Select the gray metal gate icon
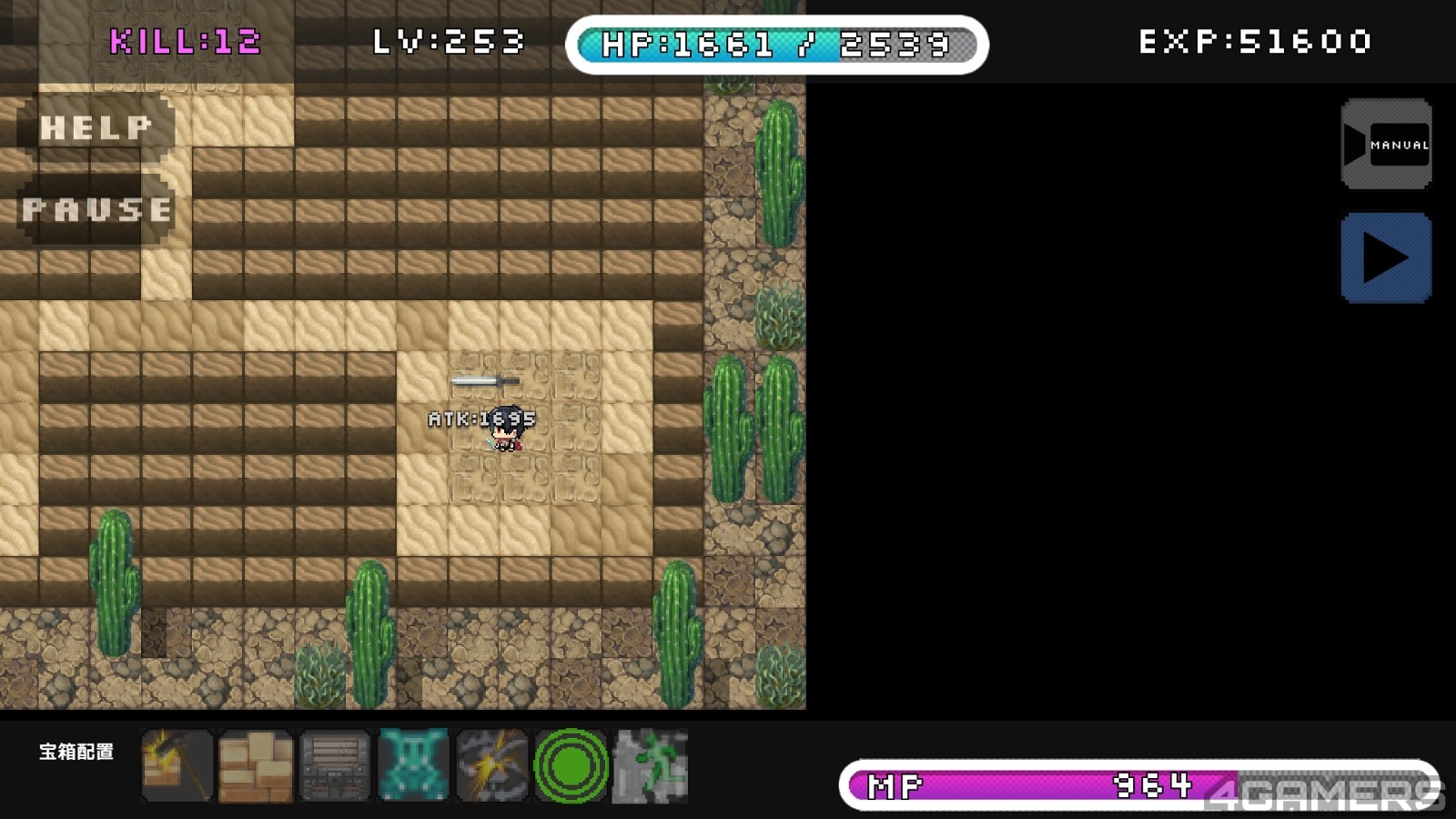 335,766
